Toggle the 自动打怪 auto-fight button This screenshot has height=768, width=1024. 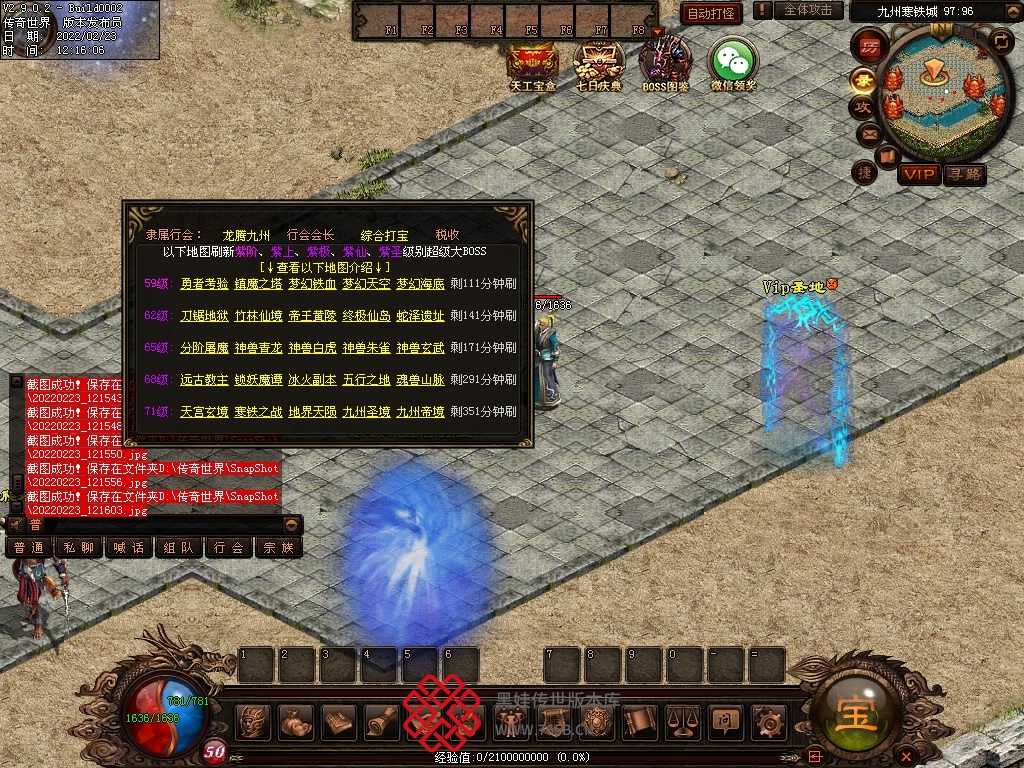pos(712,13)
